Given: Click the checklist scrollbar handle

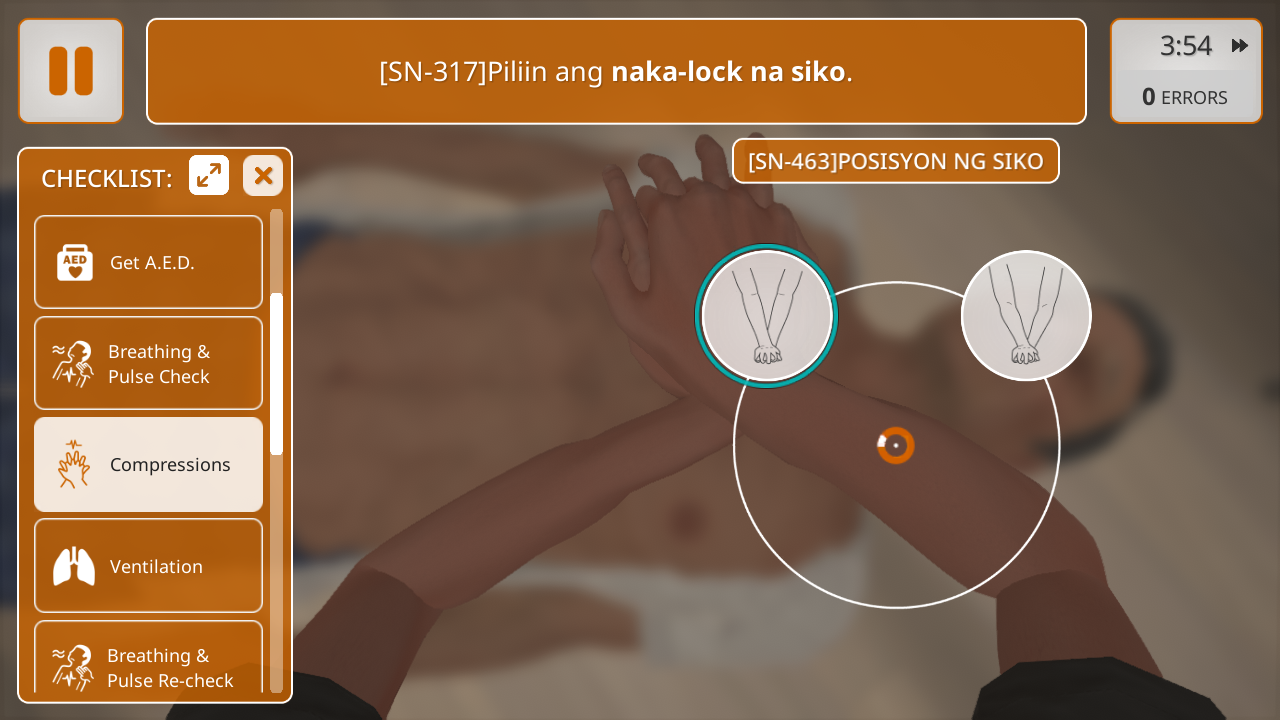Looking at the screenshot, I should click(277, 373).
